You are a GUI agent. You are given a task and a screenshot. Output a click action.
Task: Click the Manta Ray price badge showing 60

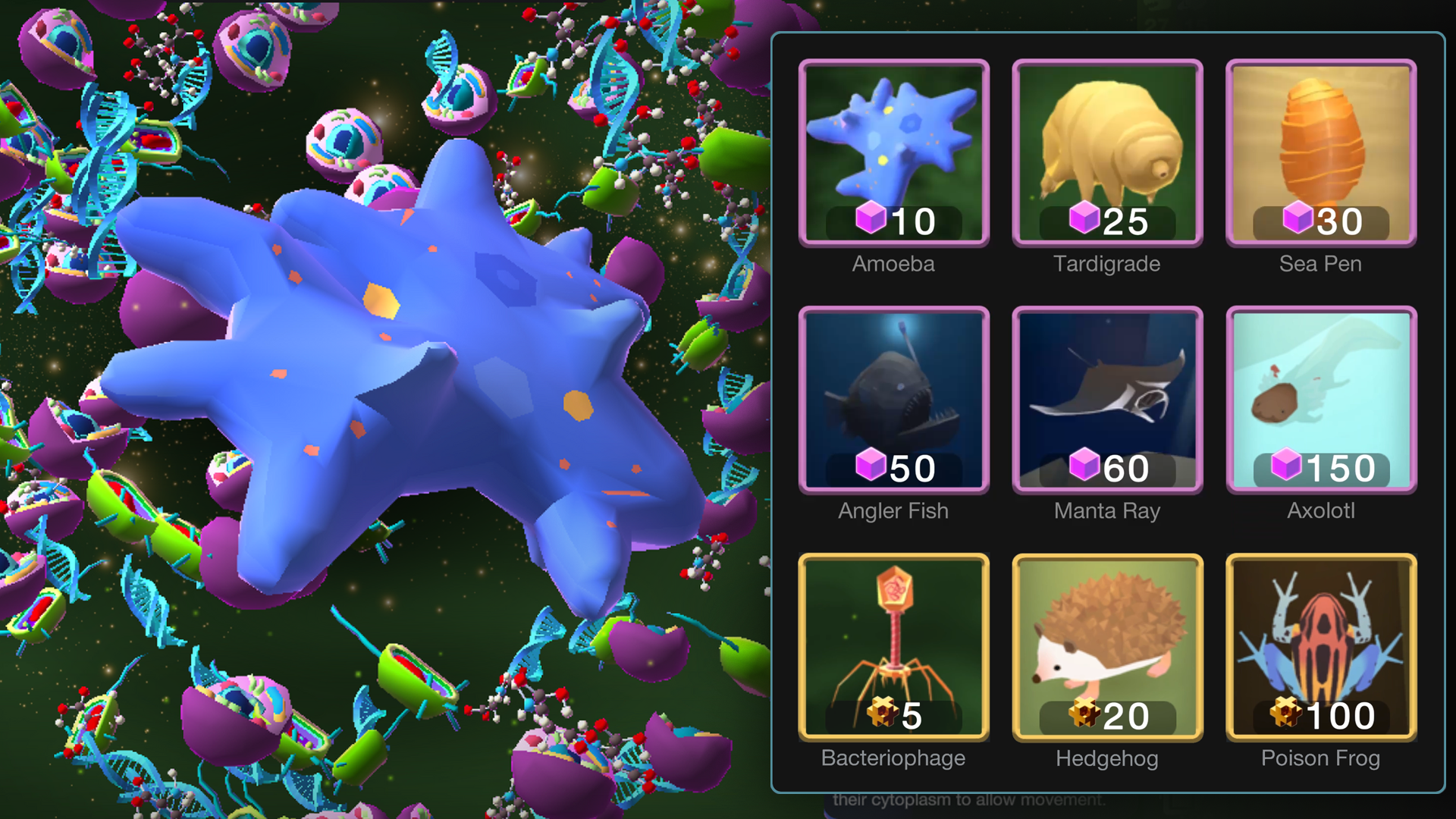coord(1106,469)
